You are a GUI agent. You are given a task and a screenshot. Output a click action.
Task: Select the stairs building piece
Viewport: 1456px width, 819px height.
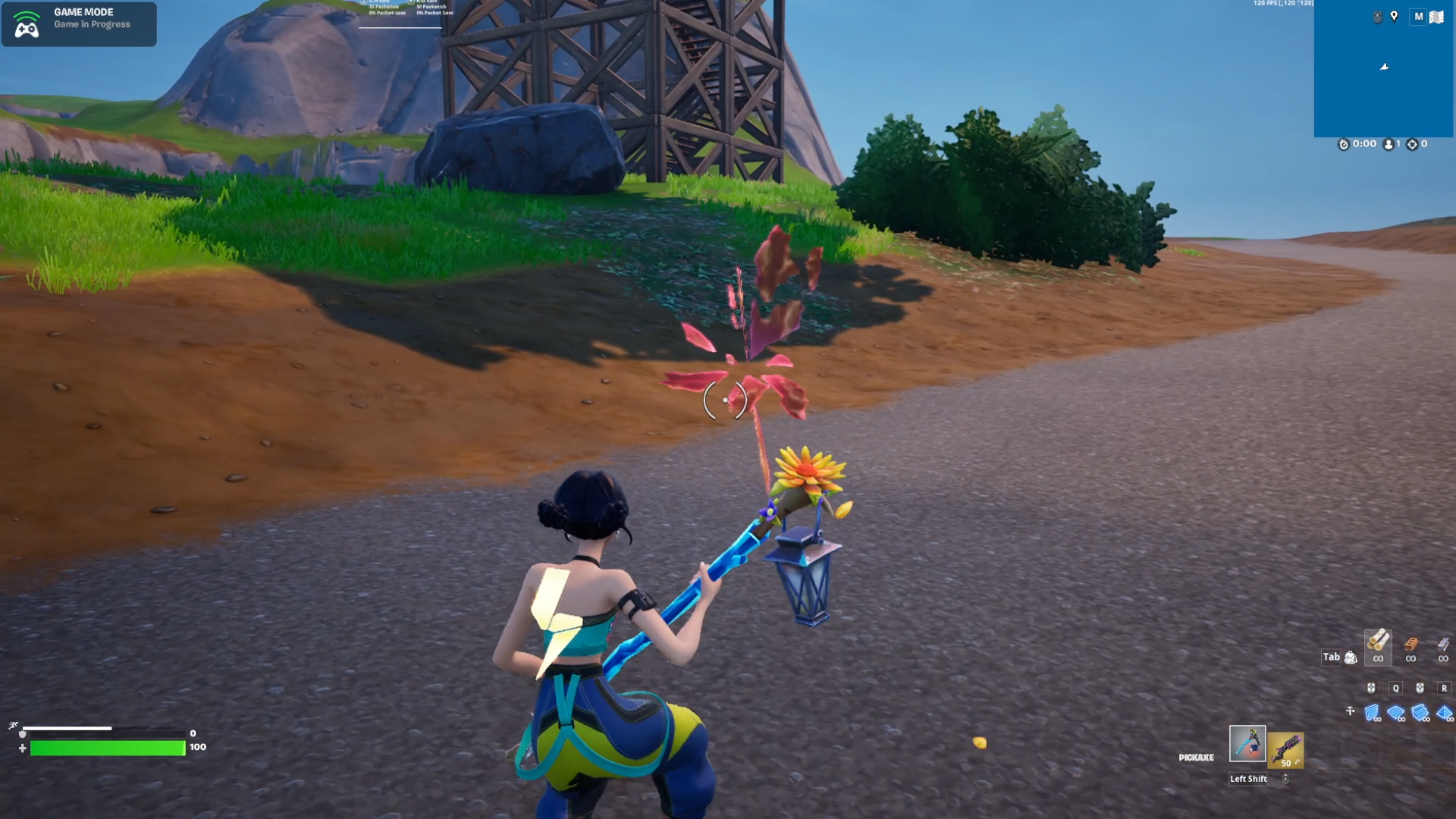[x=1420, y=713]
